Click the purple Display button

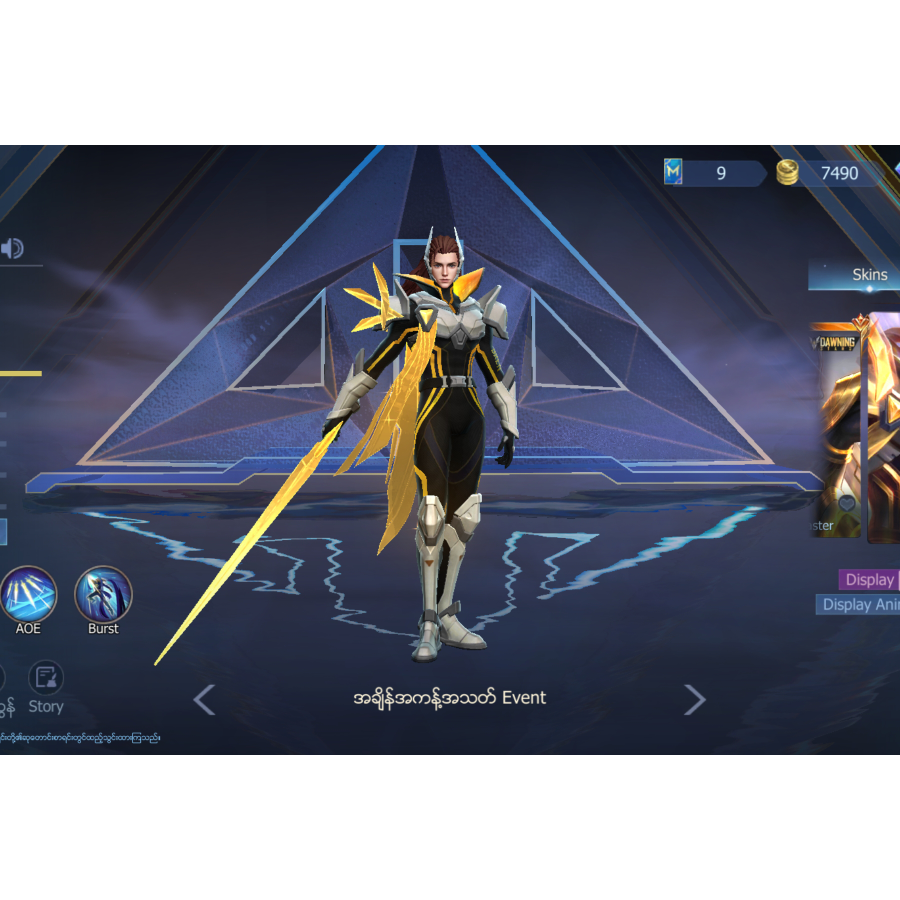pyautogui.click(x=869, y=580)
